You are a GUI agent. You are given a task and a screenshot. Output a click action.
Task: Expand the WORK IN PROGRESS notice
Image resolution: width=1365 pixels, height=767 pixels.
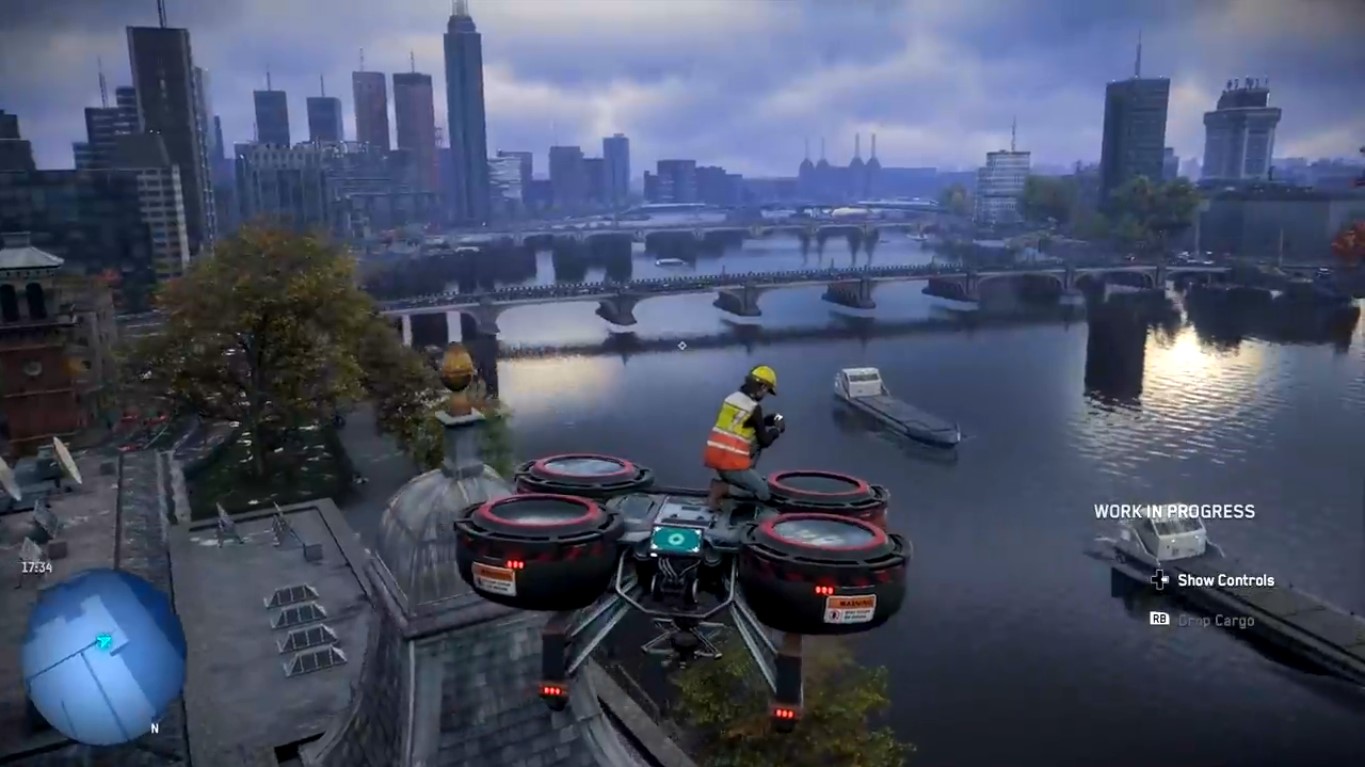[1176, 511]
